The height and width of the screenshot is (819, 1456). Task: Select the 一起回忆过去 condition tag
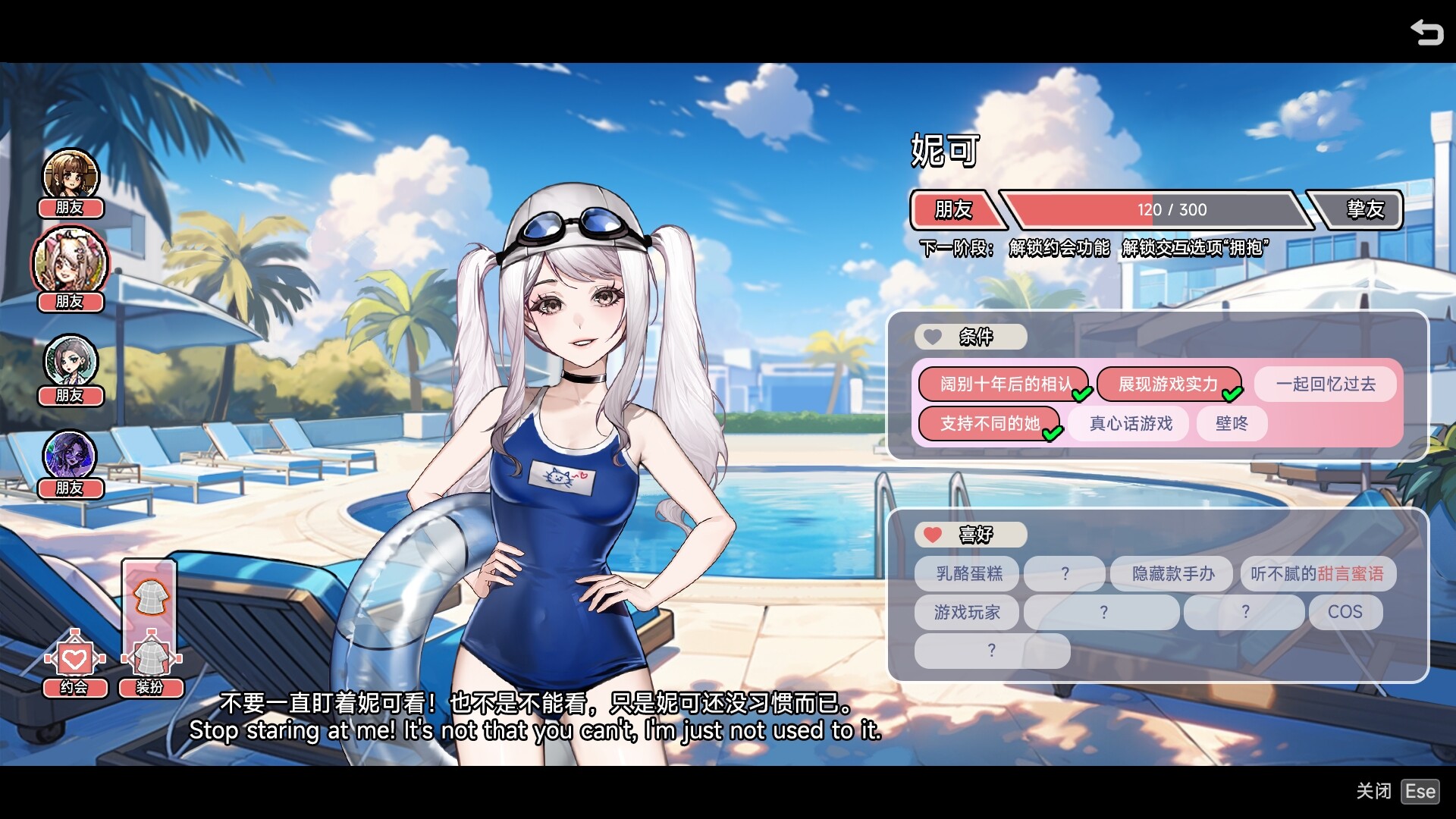[1326, 384]
